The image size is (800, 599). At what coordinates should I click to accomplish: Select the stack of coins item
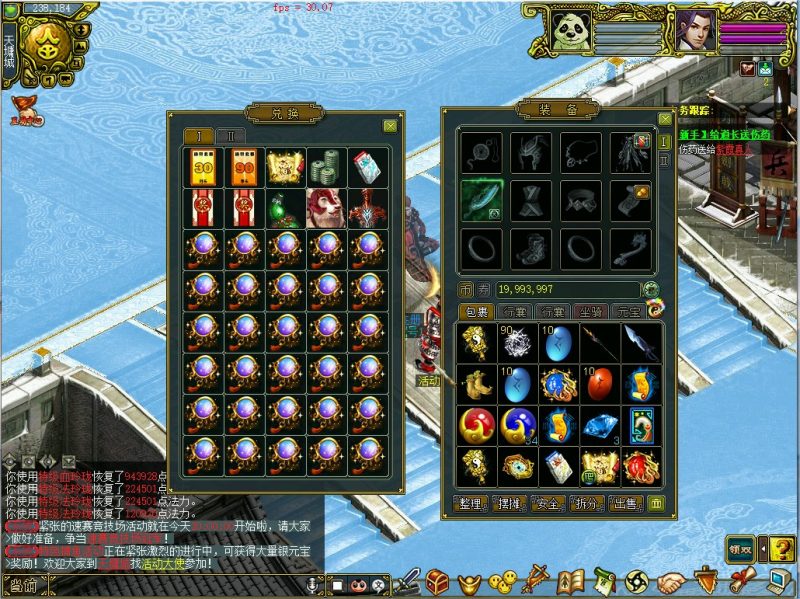(326, 168)
